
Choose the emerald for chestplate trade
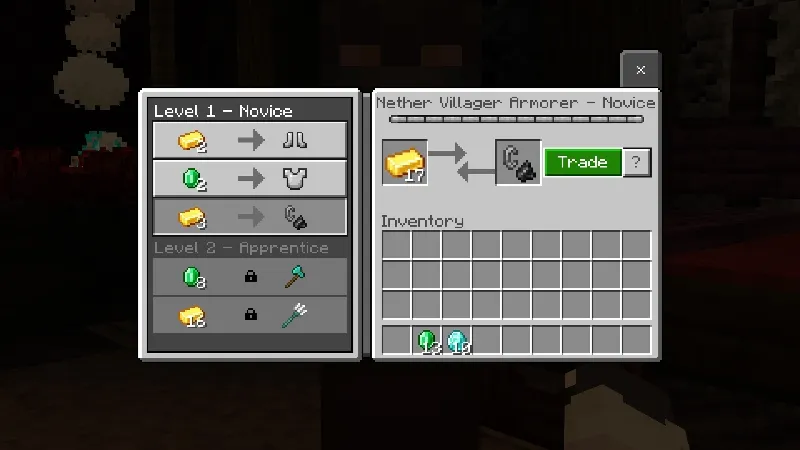click(249, 179)
